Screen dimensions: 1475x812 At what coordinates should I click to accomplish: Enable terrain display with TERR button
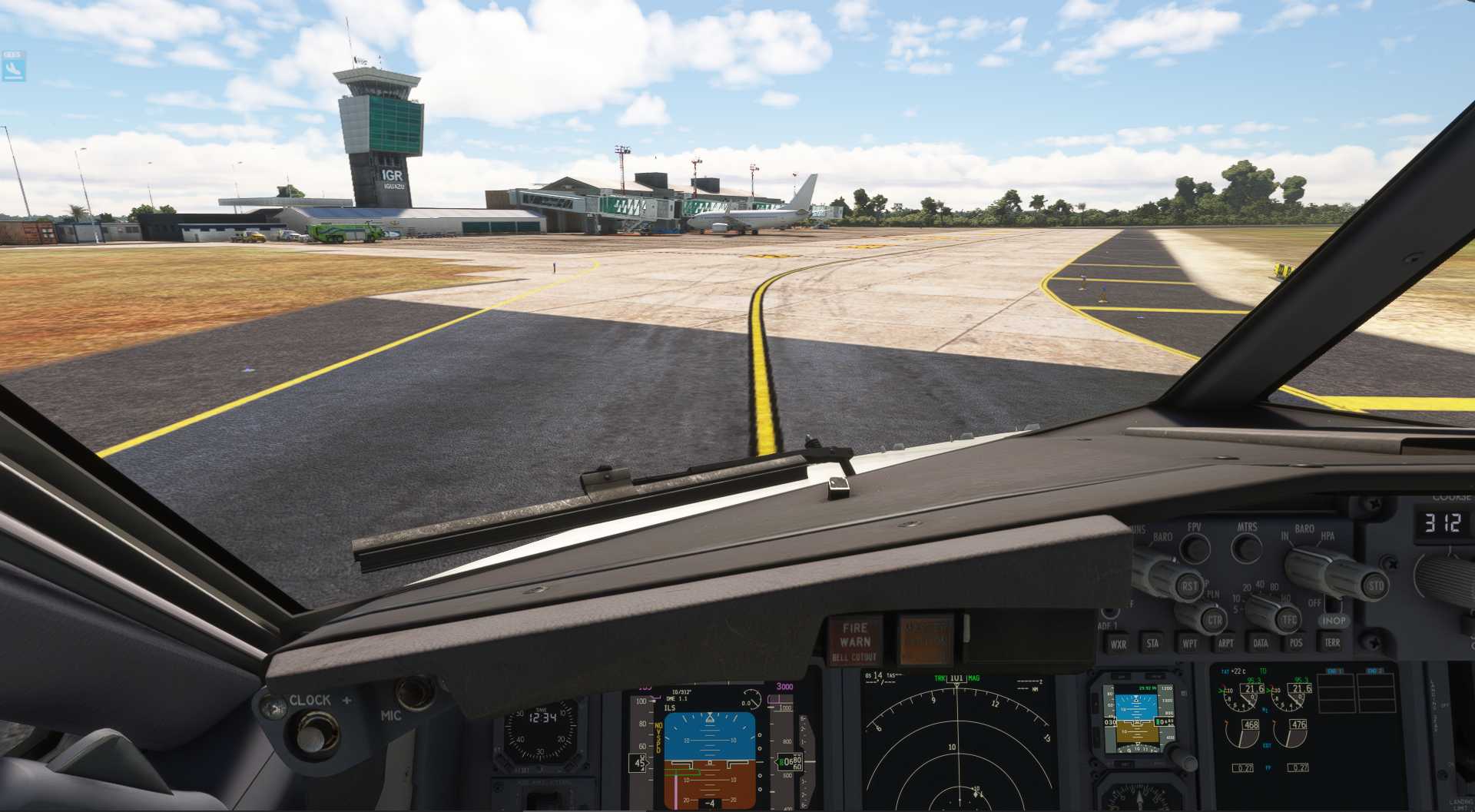[1332, 642]
